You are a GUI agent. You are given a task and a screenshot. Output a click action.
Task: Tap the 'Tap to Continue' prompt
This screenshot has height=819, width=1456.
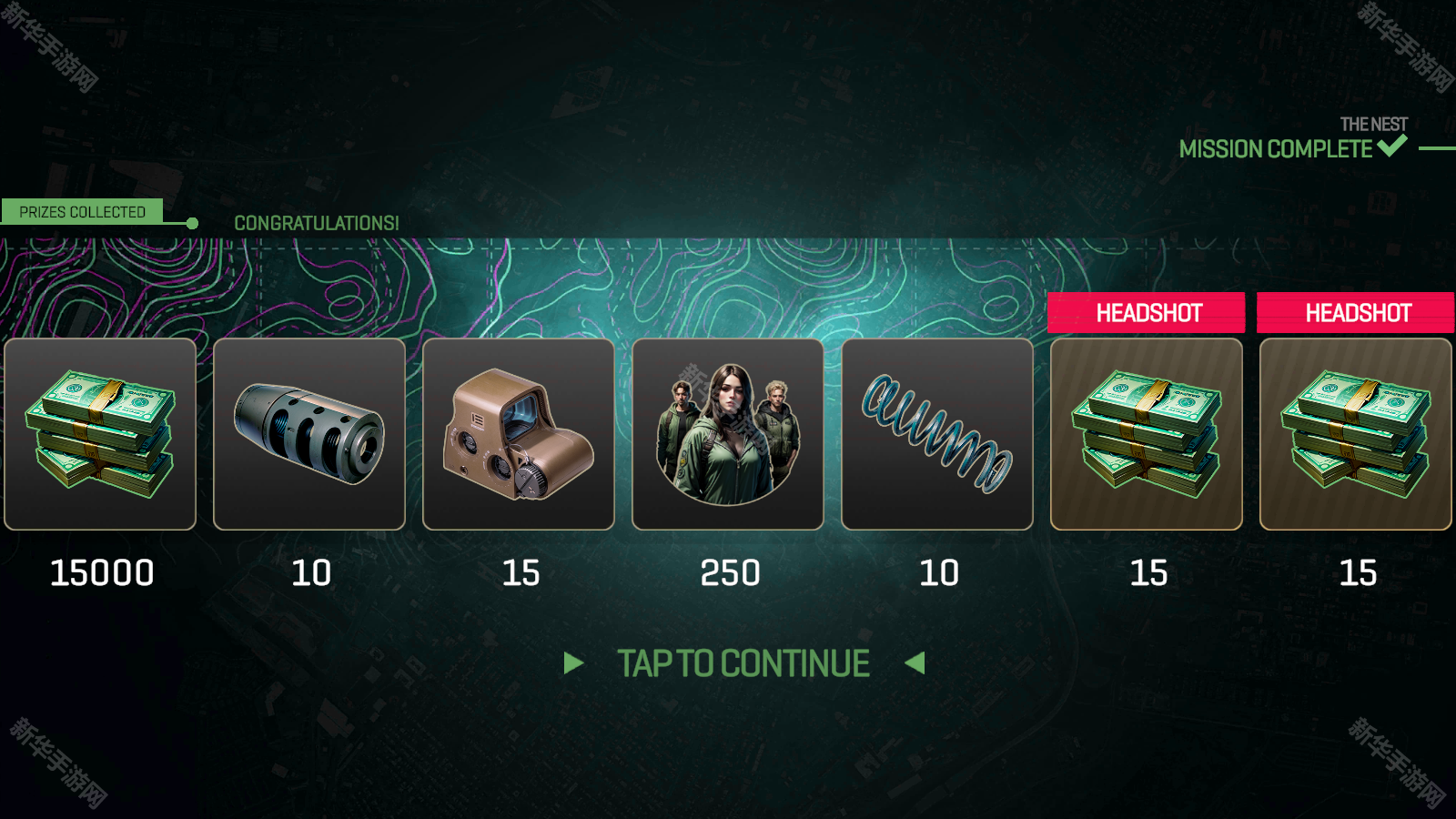[743, 663]
